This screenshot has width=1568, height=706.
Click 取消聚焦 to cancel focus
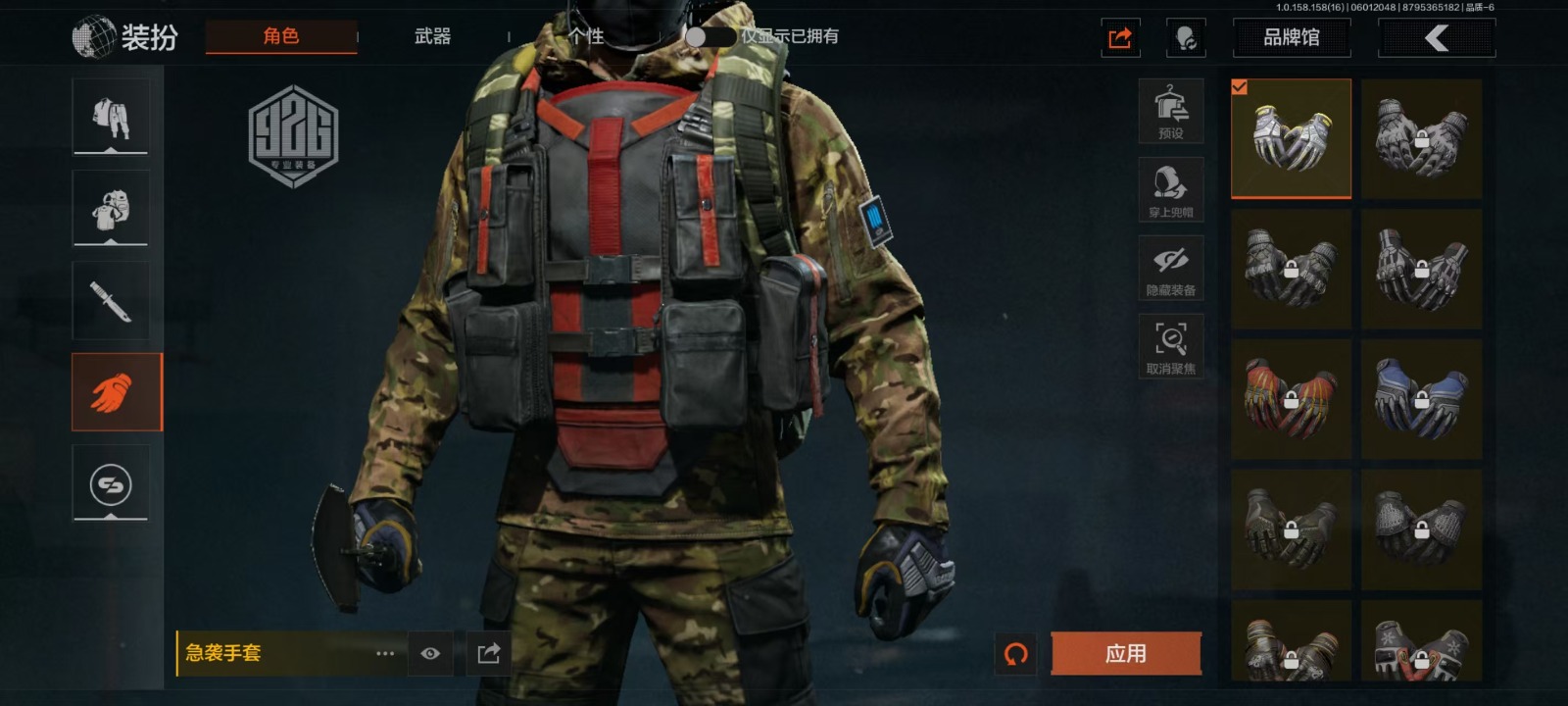[x=1170, y=346]
